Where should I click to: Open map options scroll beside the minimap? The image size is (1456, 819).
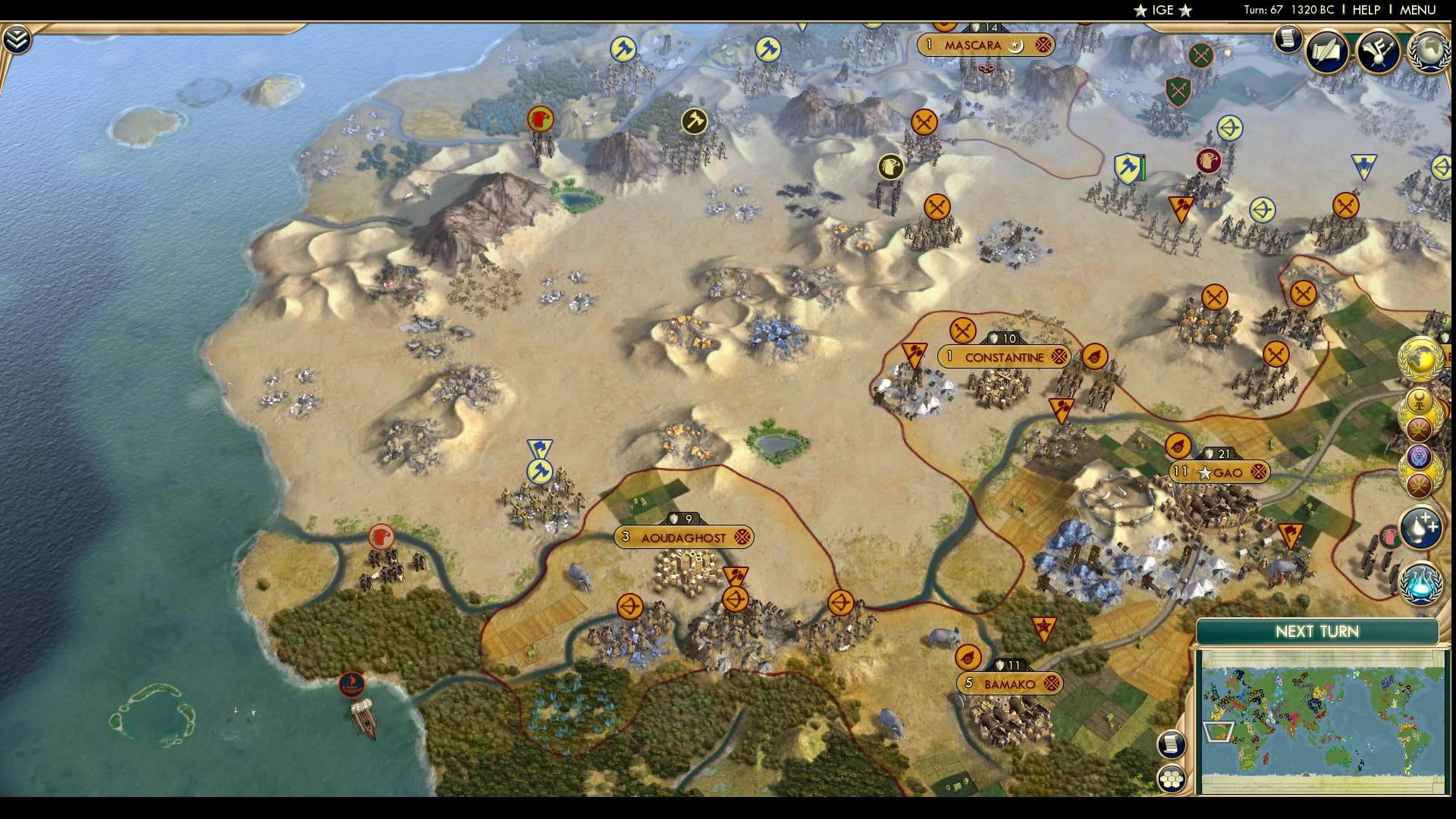pos(1171,744)
